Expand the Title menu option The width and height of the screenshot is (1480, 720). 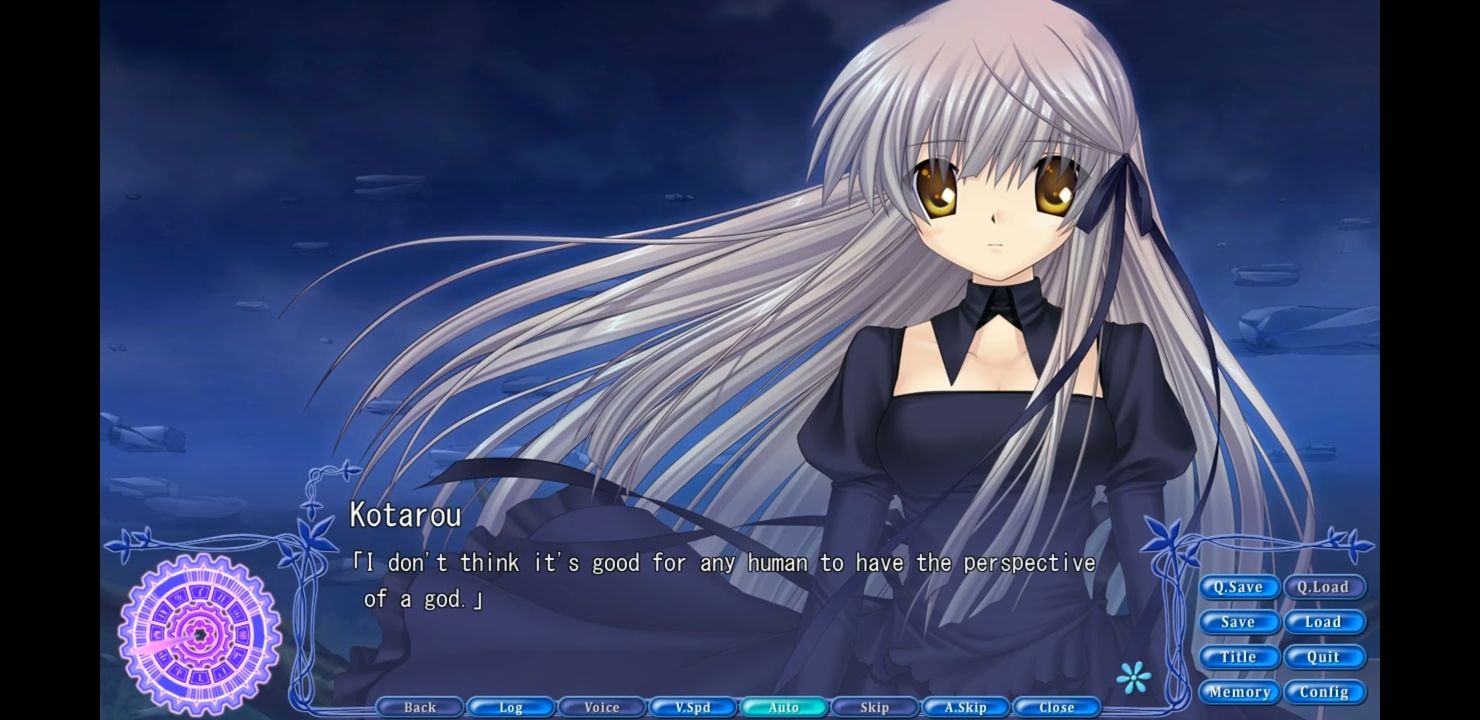[x=1239, y=657]
